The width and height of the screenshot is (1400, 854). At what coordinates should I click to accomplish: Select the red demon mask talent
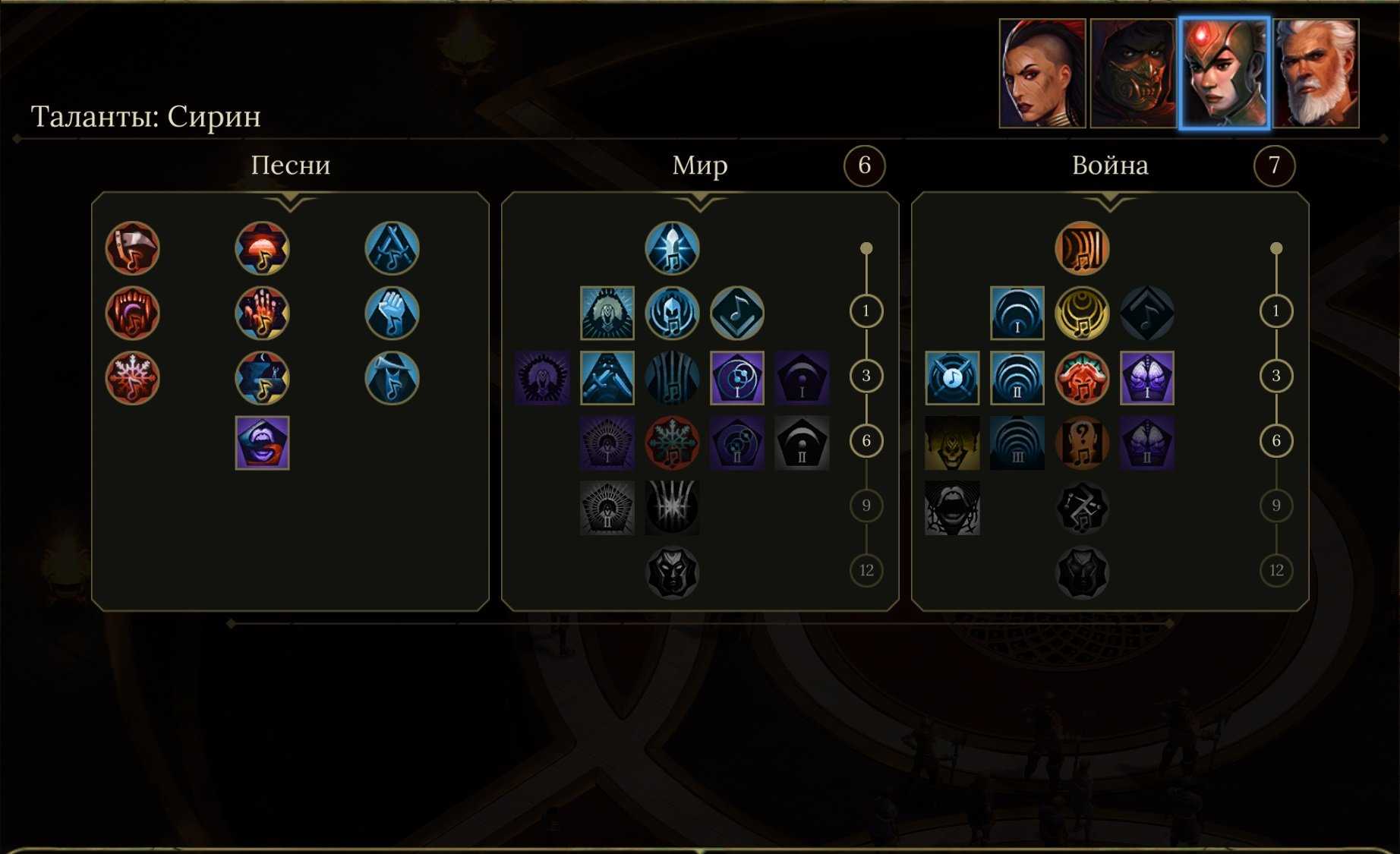1082,378
